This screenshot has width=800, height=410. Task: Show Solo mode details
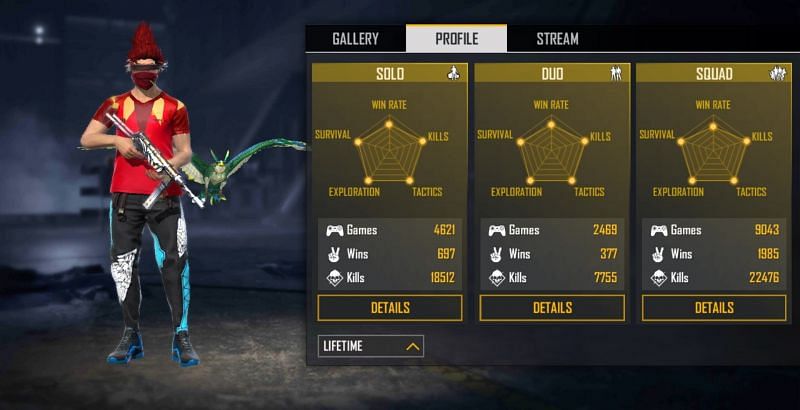coord(390,308)
